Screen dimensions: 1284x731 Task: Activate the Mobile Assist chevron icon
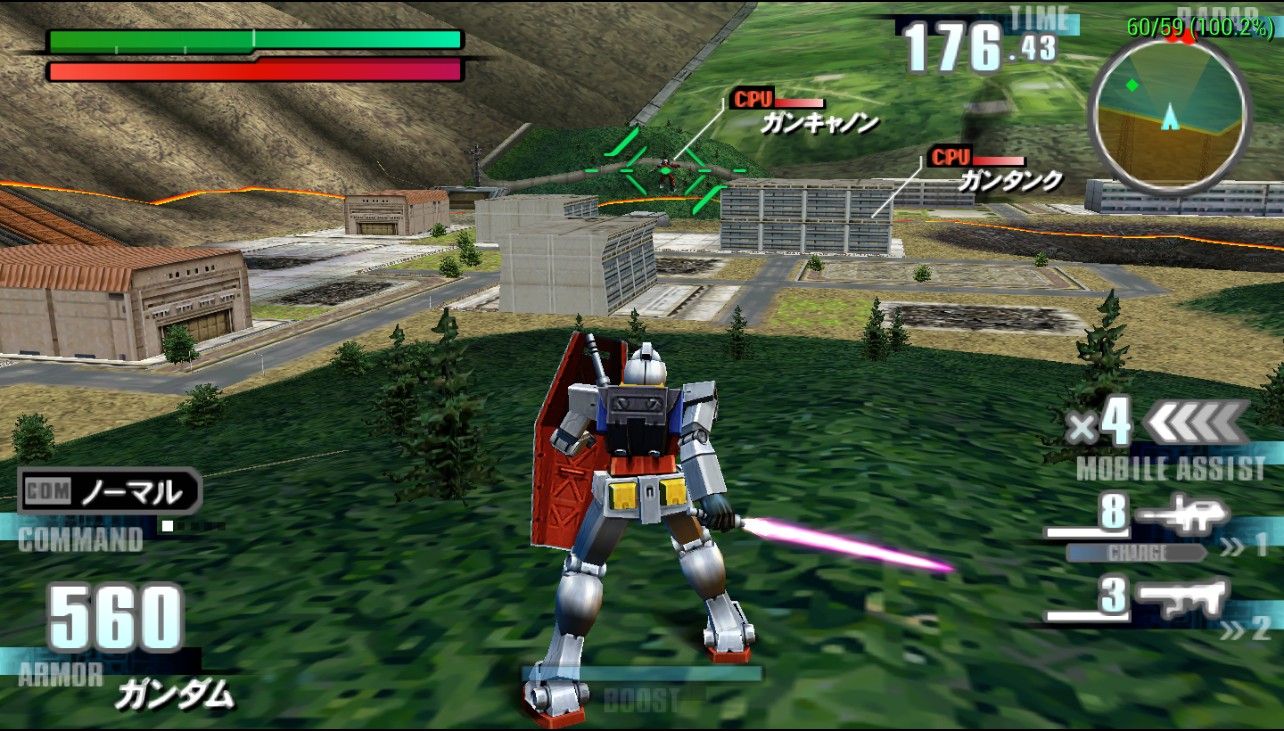(1195, 423)
